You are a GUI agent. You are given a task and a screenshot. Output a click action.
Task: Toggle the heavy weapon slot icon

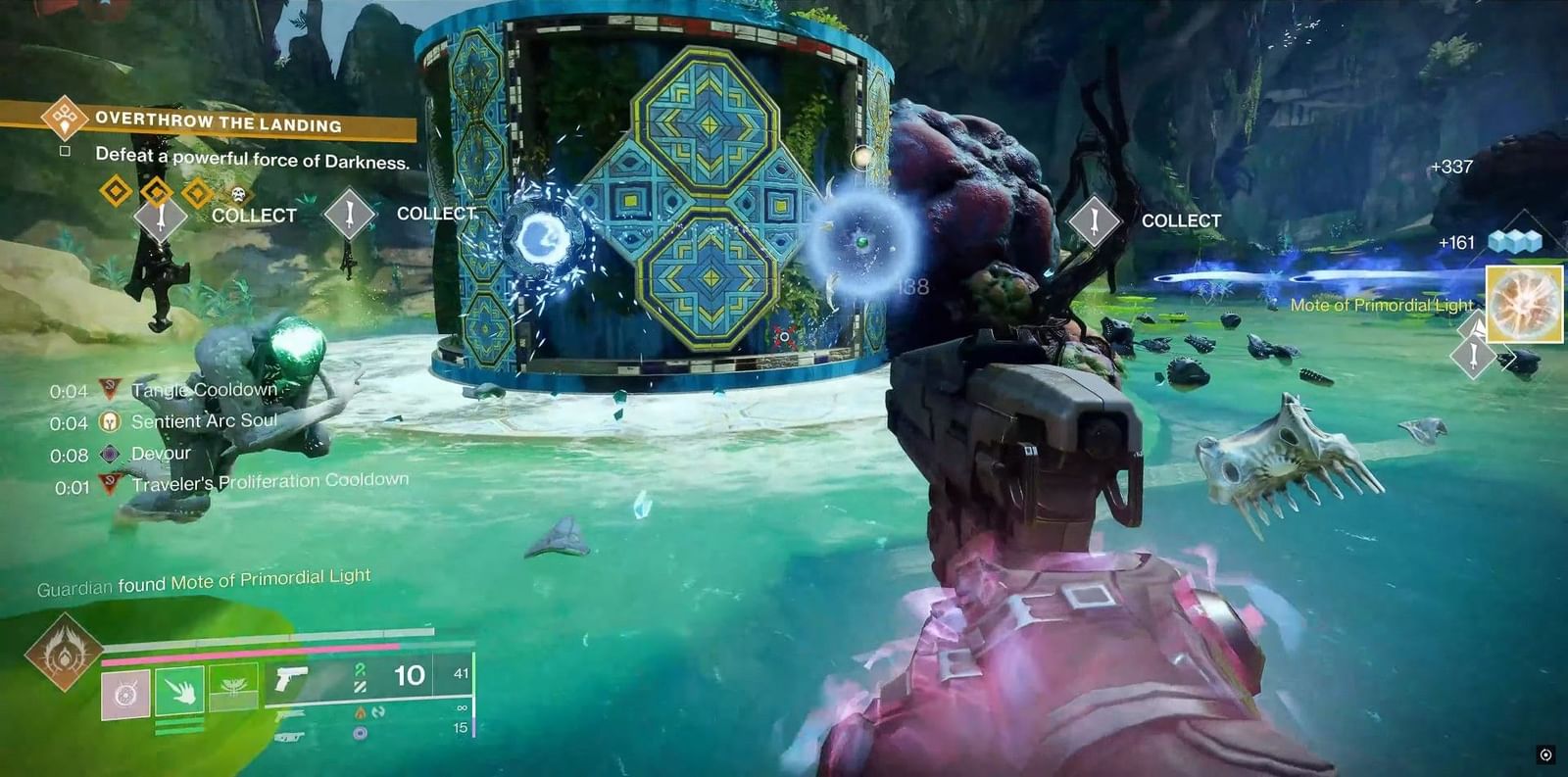coord(291,737)
